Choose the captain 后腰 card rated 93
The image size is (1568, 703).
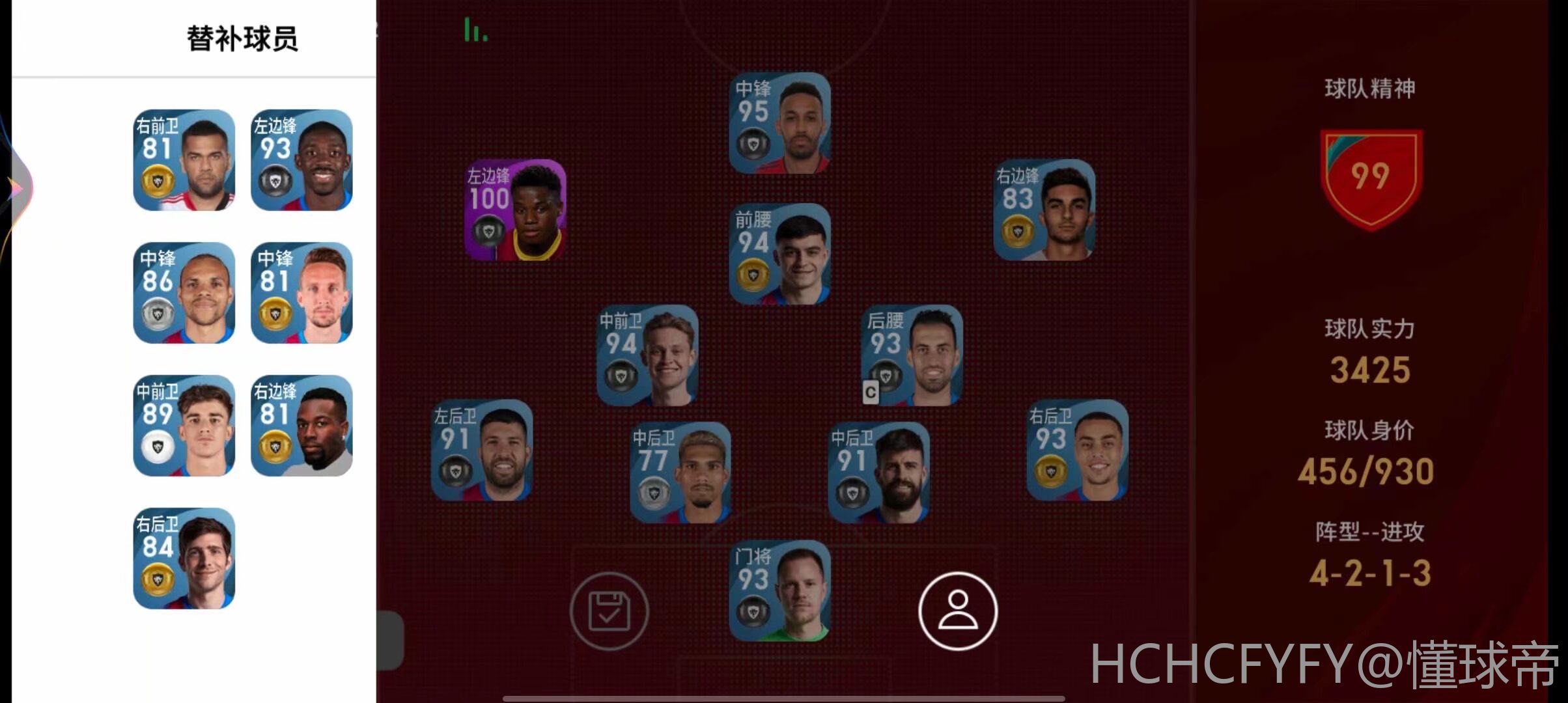(912, 355)
